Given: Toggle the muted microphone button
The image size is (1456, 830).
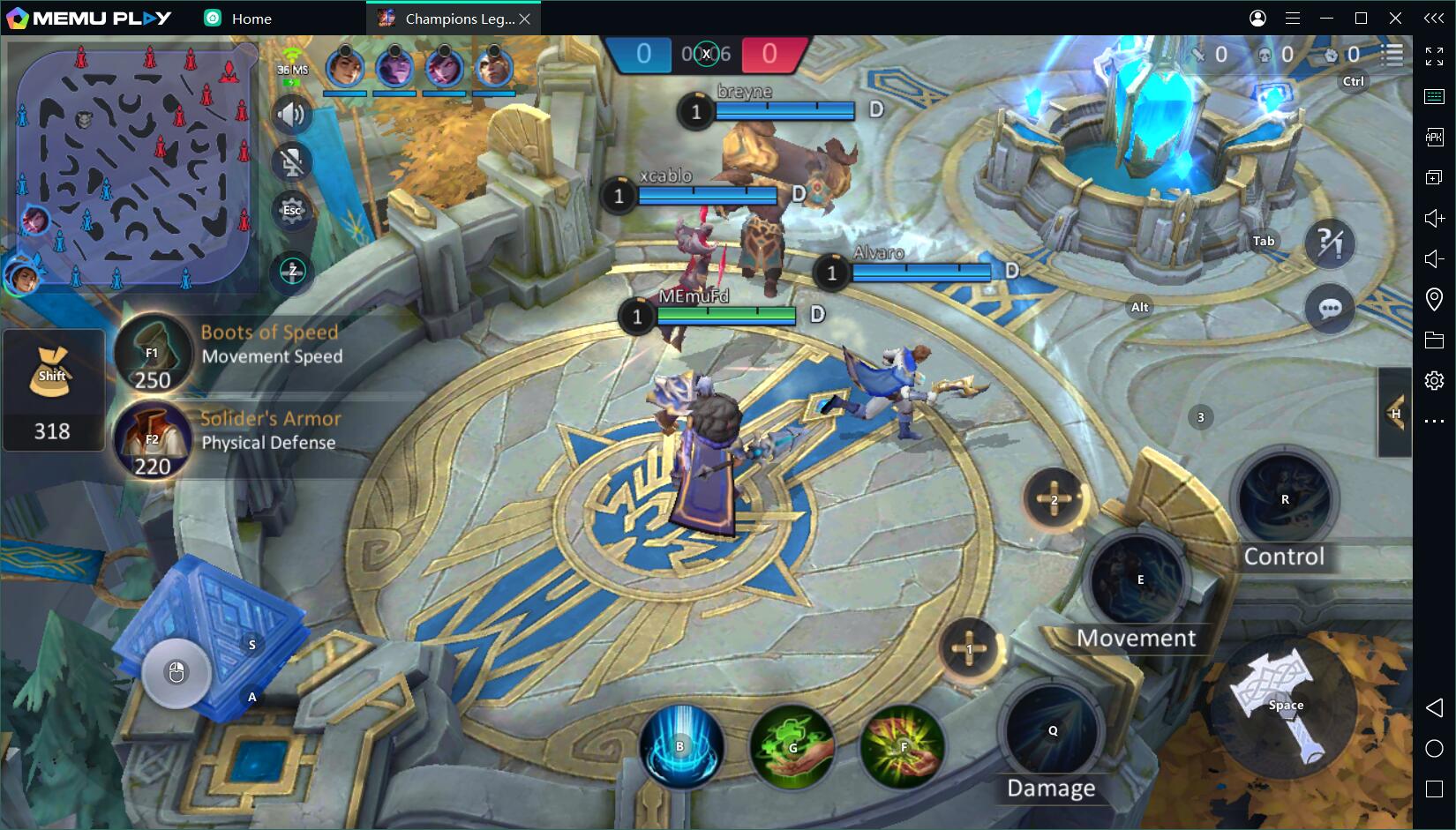Looking at the screenshot, I should pos(291,162).
